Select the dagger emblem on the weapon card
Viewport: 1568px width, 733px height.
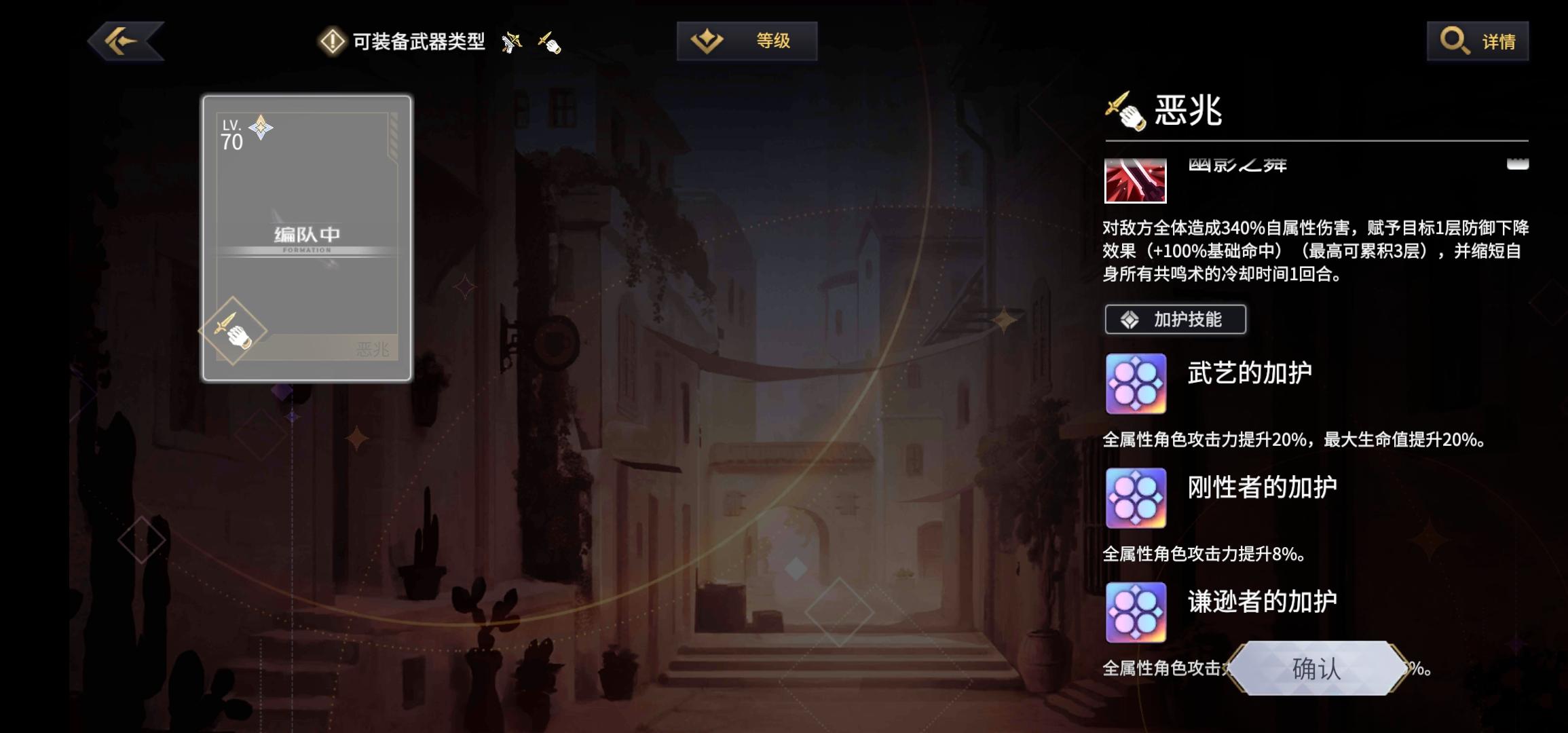pyautogui.click(x=234, y=331)
